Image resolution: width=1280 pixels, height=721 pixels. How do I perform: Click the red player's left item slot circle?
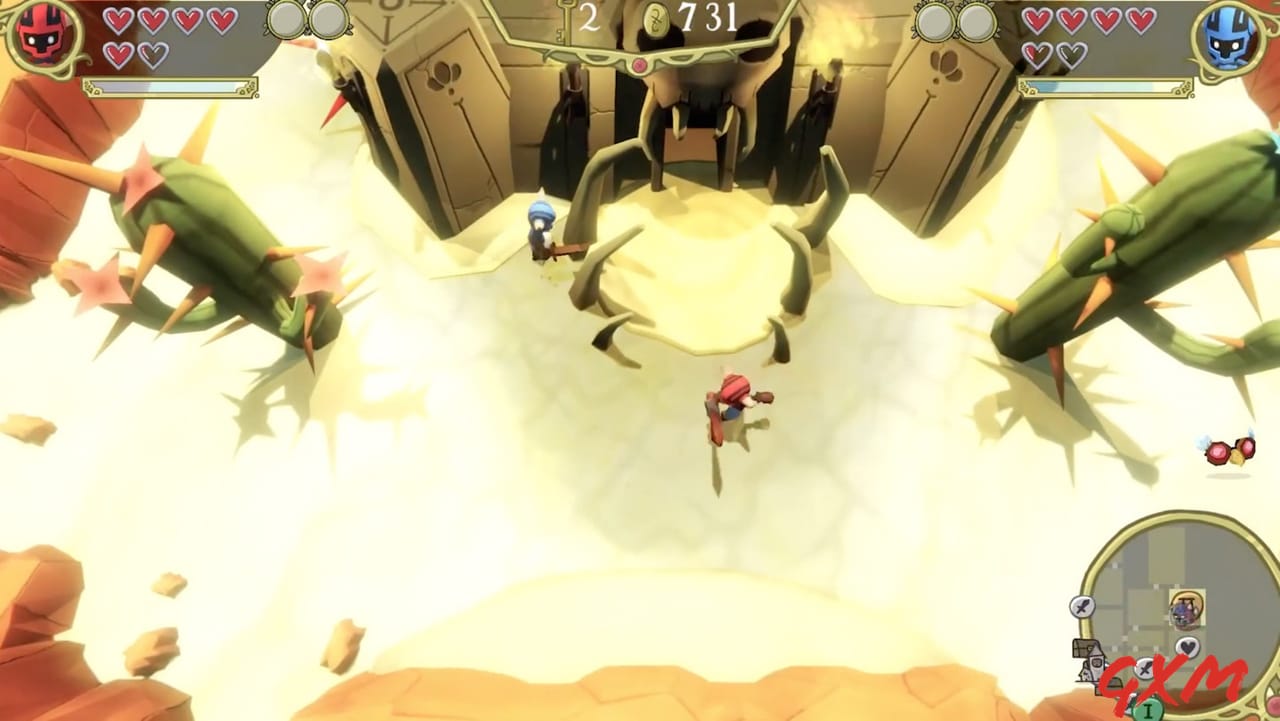[288, 18]
